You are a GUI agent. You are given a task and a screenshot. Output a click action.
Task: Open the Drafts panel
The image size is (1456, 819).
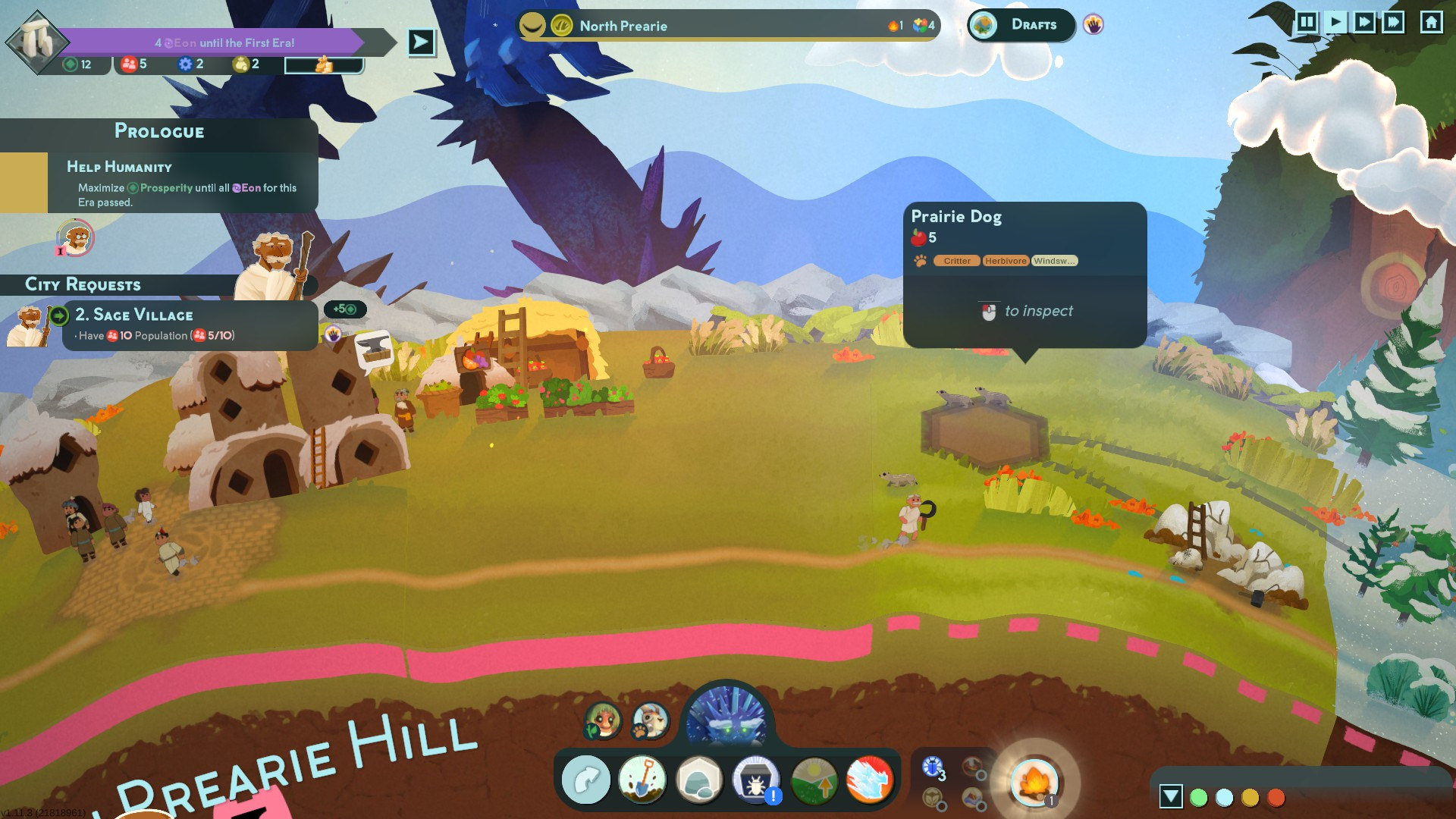click(1021, 25)
